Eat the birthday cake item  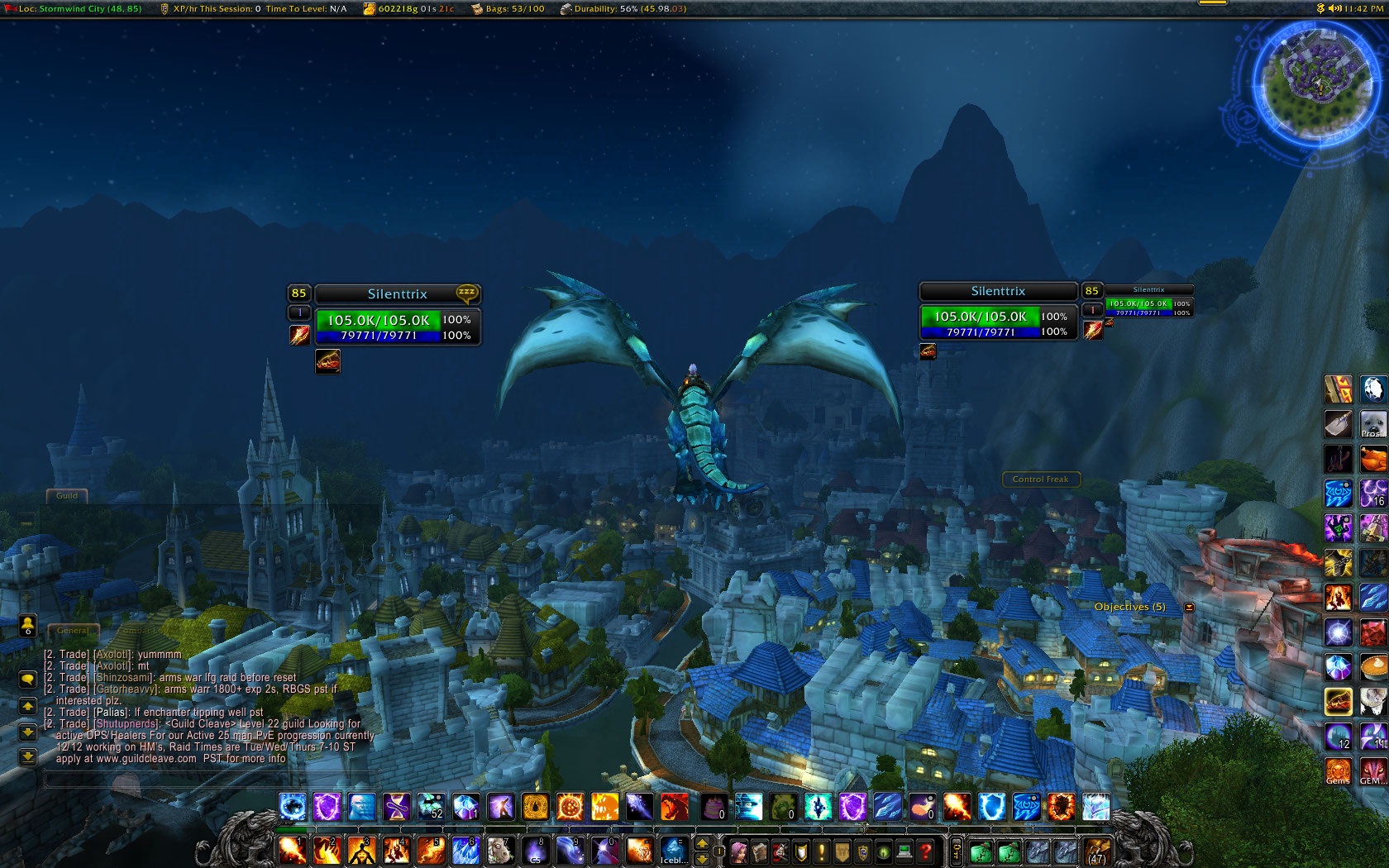pyautogui.click(x=713, y=806)
